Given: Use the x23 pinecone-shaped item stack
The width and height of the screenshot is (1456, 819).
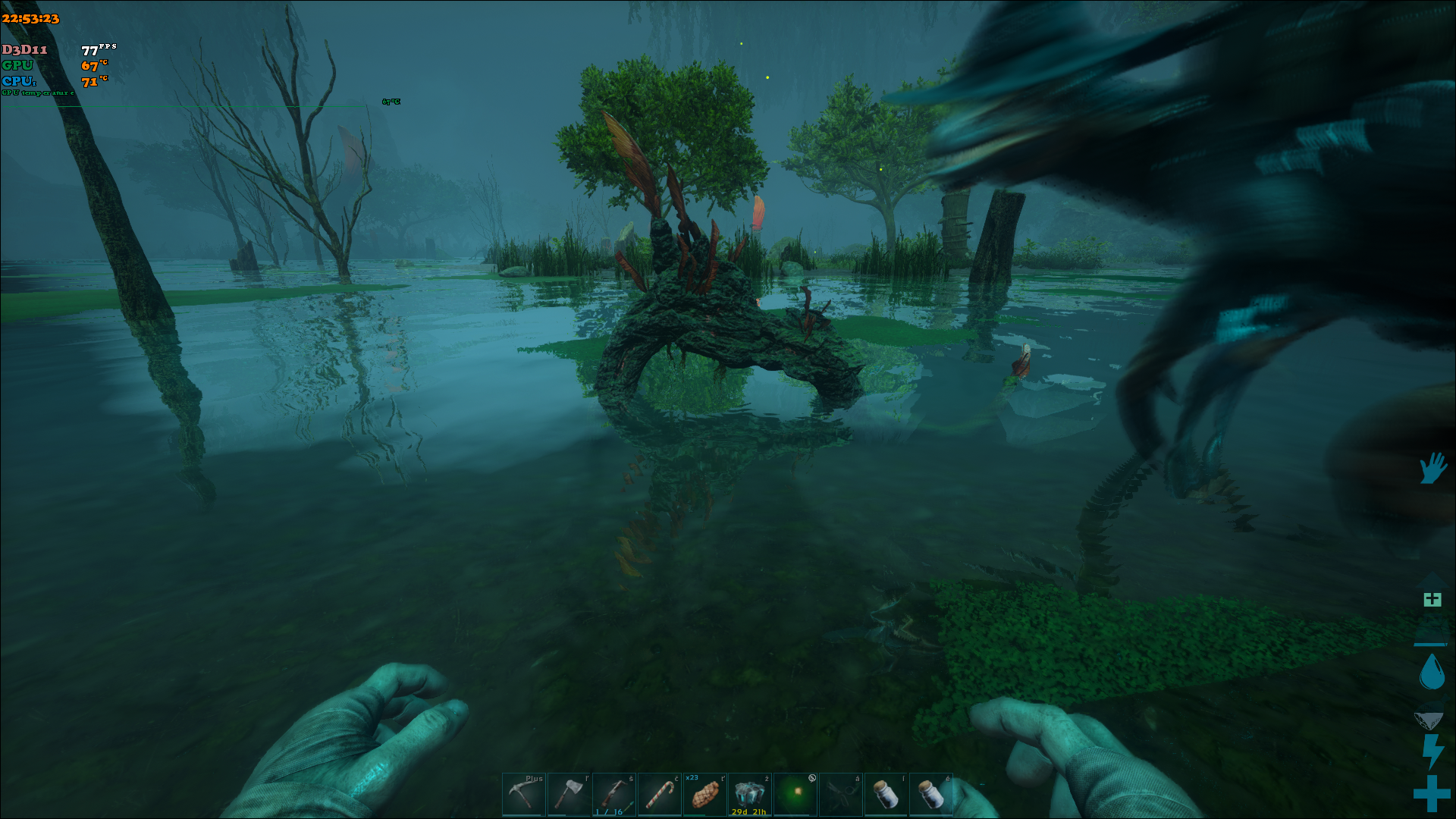Looking at the screenshot, I should pyautogui.click(x=704, y=794).
